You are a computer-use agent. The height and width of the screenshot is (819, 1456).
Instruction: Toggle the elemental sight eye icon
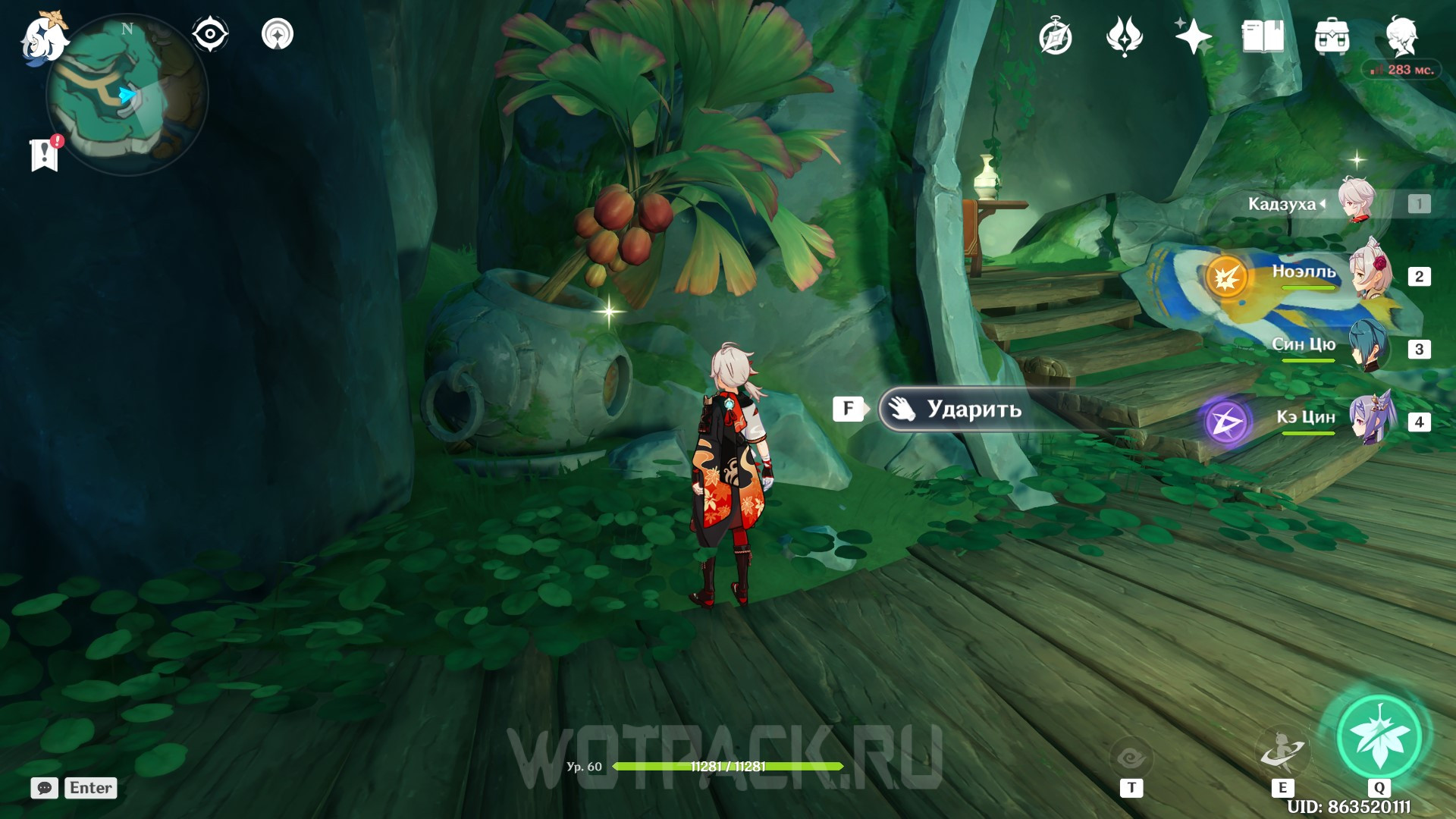[210, 34]
